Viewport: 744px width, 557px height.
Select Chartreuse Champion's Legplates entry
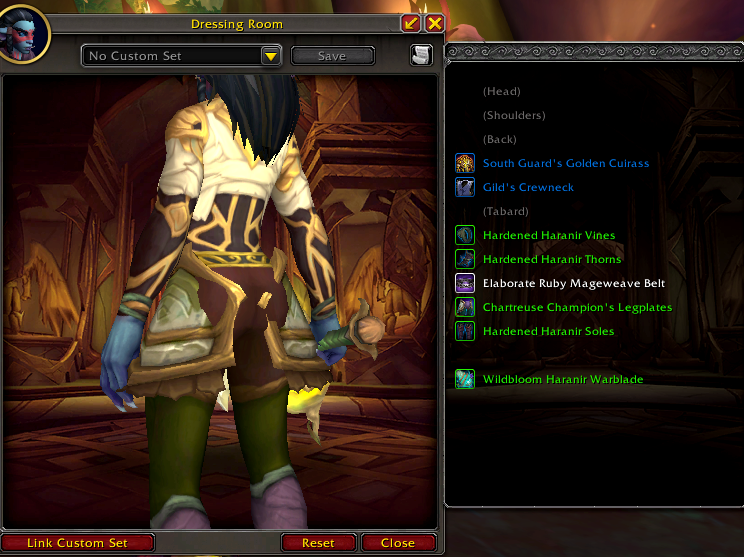tap(577, 307)
